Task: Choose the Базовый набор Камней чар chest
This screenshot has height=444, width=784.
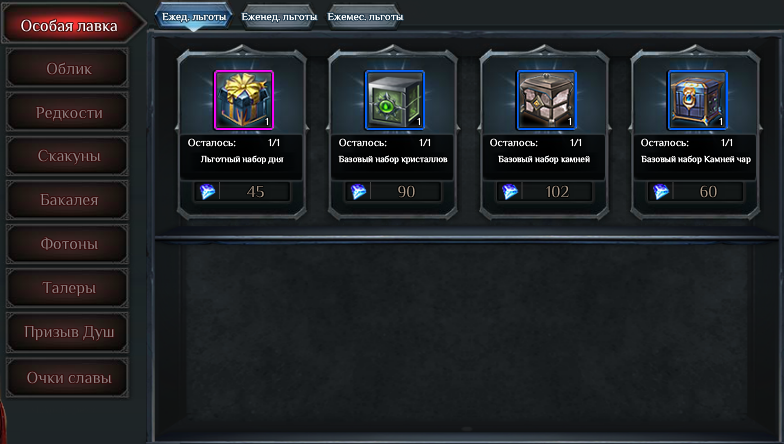Action: point(696,100)
